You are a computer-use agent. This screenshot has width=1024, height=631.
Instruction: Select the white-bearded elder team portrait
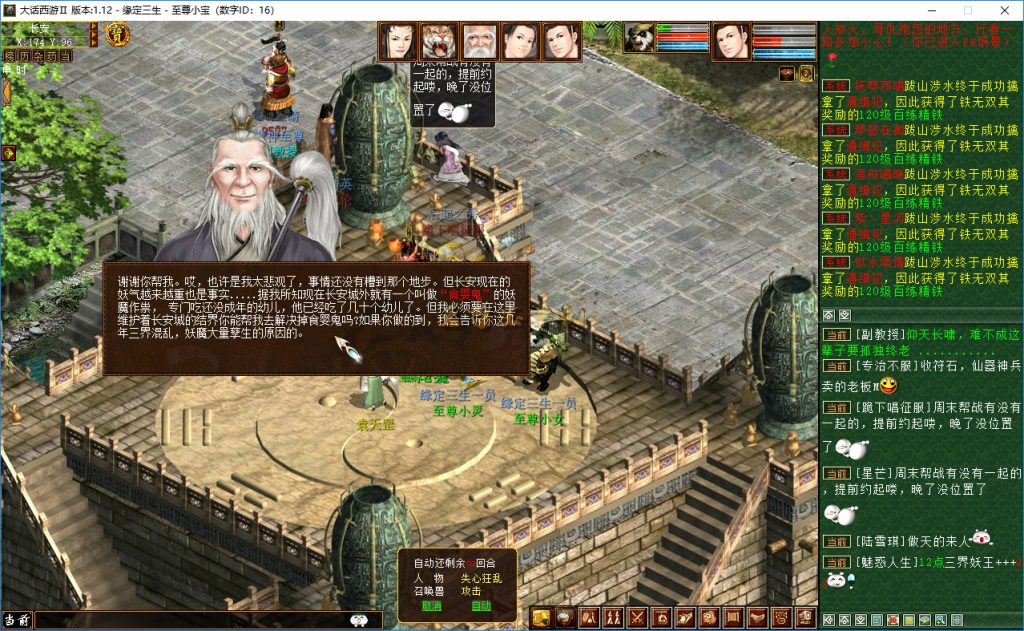click(479, 42)
